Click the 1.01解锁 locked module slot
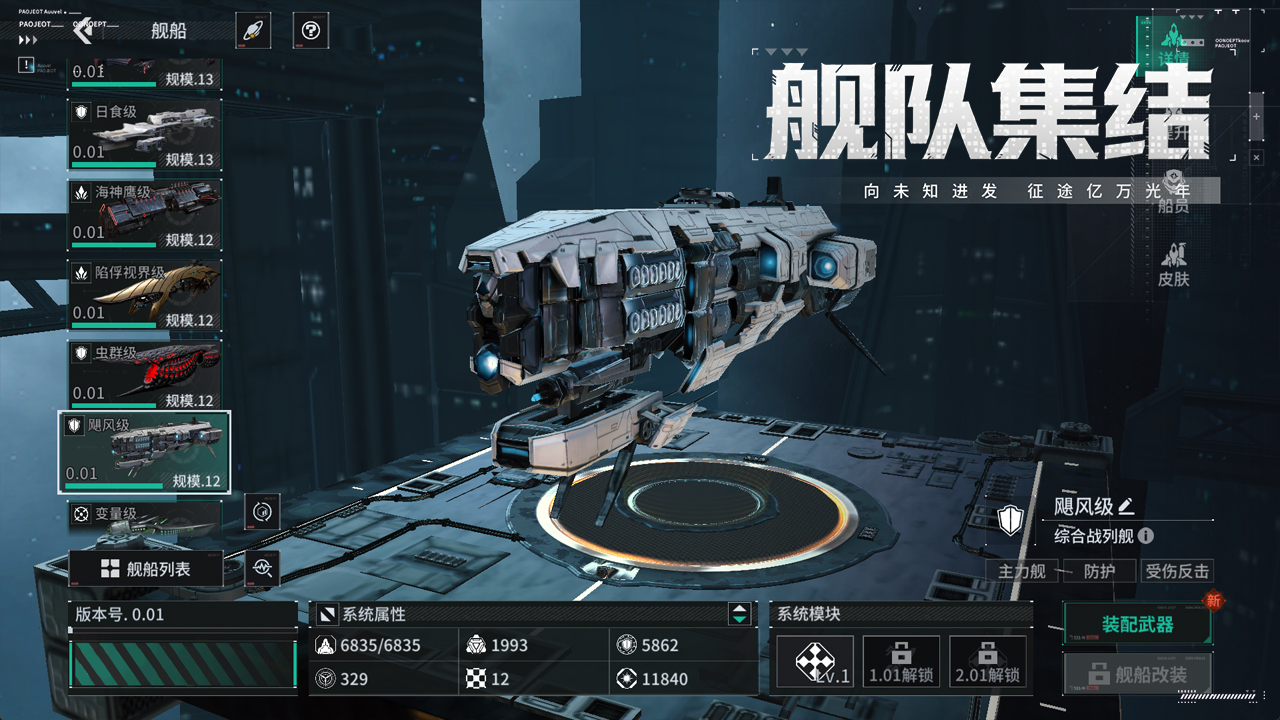Viewport: 1280px width, 720px height. pos(901,662)
